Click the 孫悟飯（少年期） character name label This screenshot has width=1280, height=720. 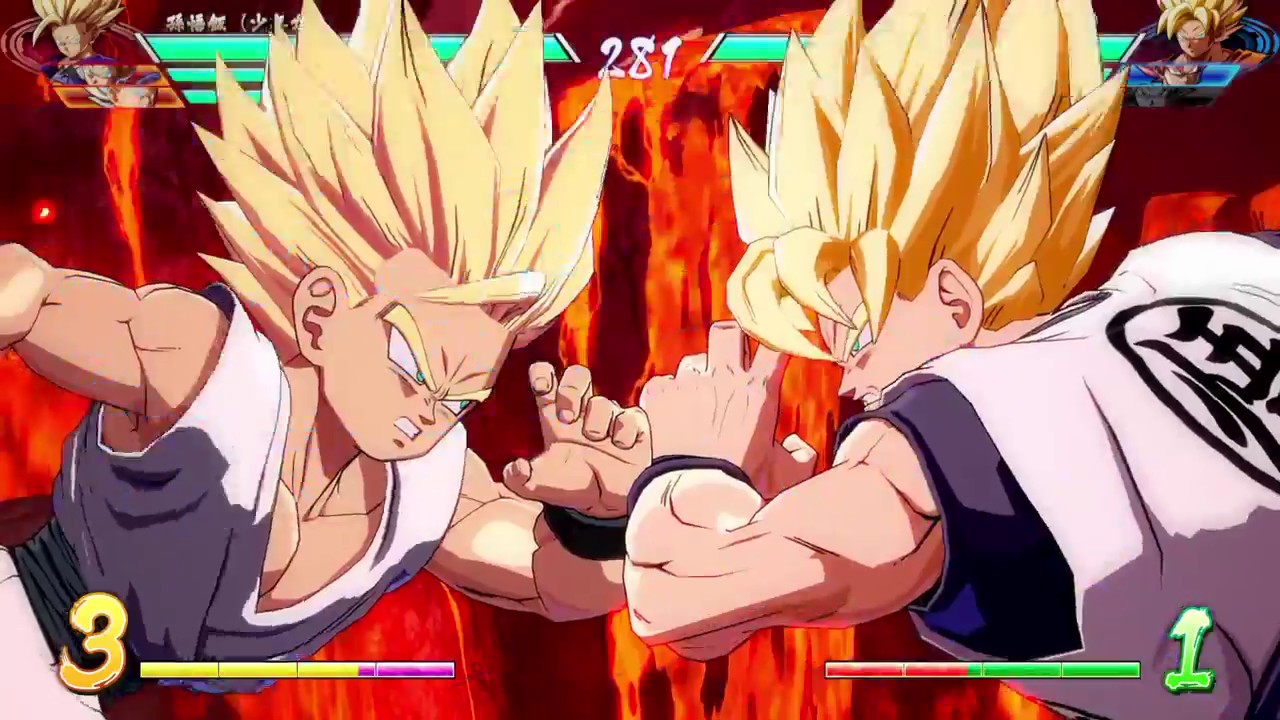click(215, 20)
